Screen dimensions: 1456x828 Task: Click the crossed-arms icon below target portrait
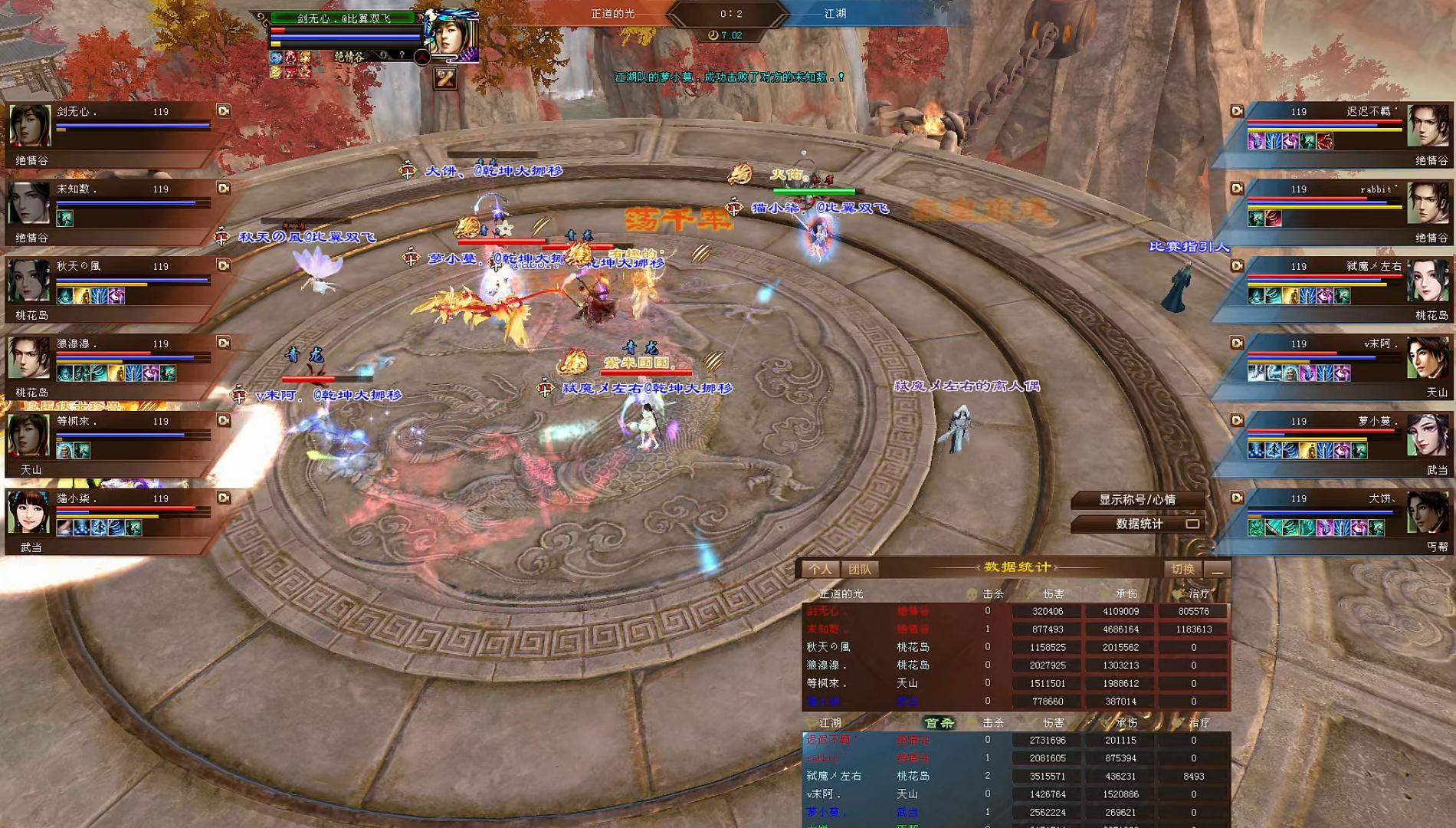[445, 77]
